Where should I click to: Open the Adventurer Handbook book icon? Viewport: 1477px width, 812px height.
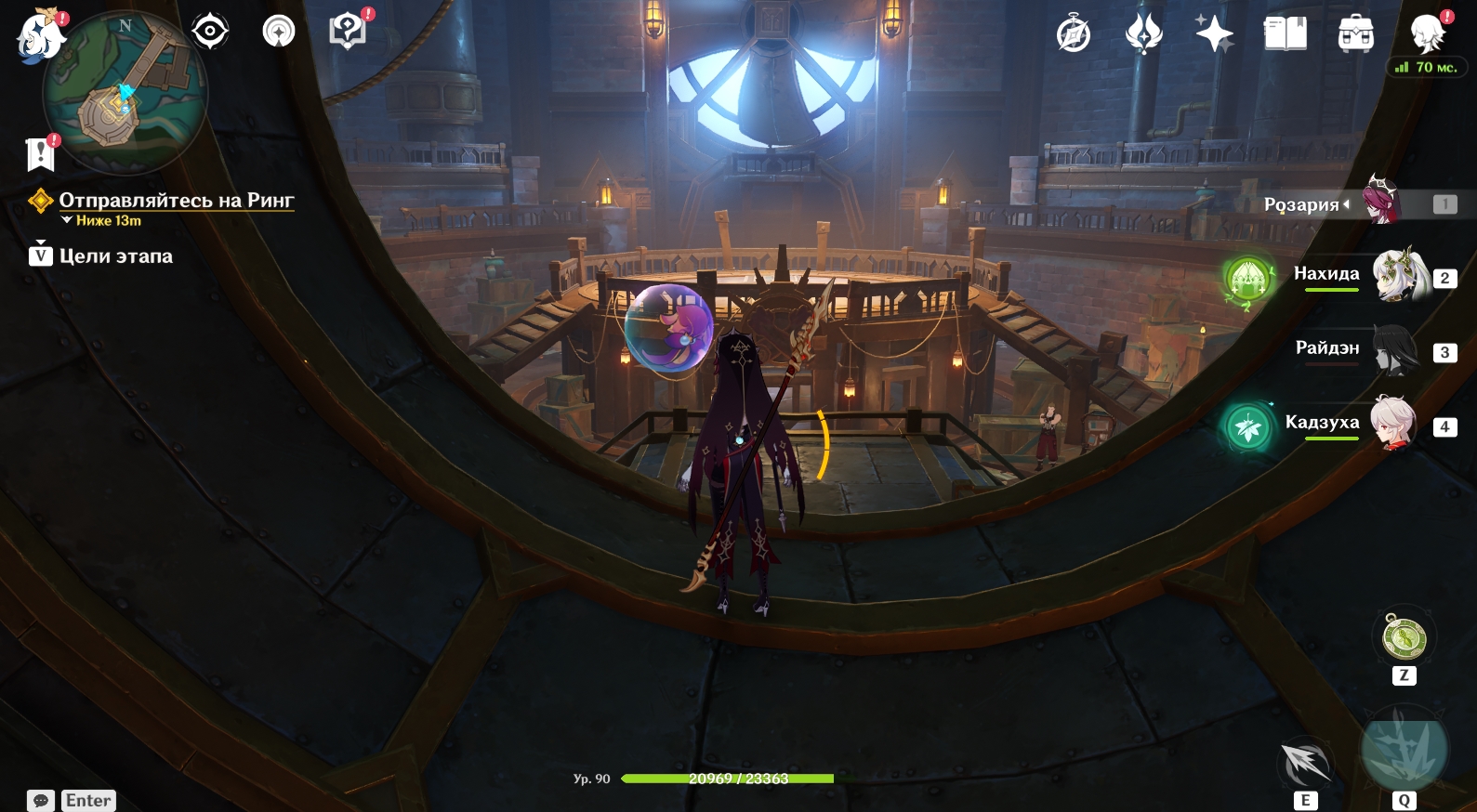tap(1286, 34)
